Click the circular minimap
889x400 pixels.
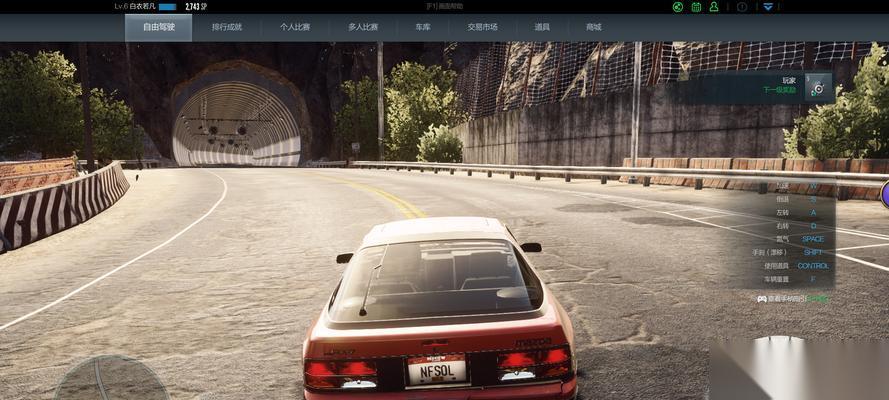click(110, 380)
